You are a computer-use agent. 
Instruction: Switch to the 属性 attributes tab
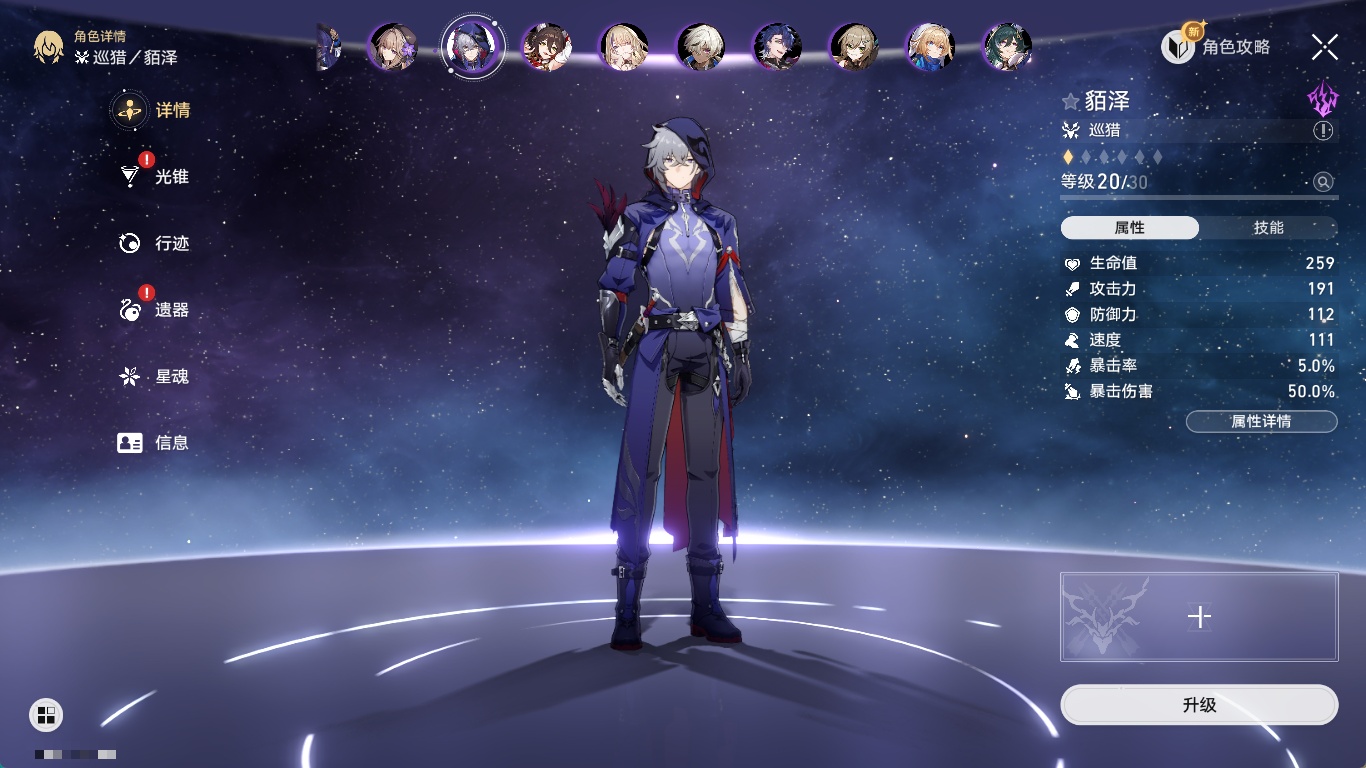1130,228
